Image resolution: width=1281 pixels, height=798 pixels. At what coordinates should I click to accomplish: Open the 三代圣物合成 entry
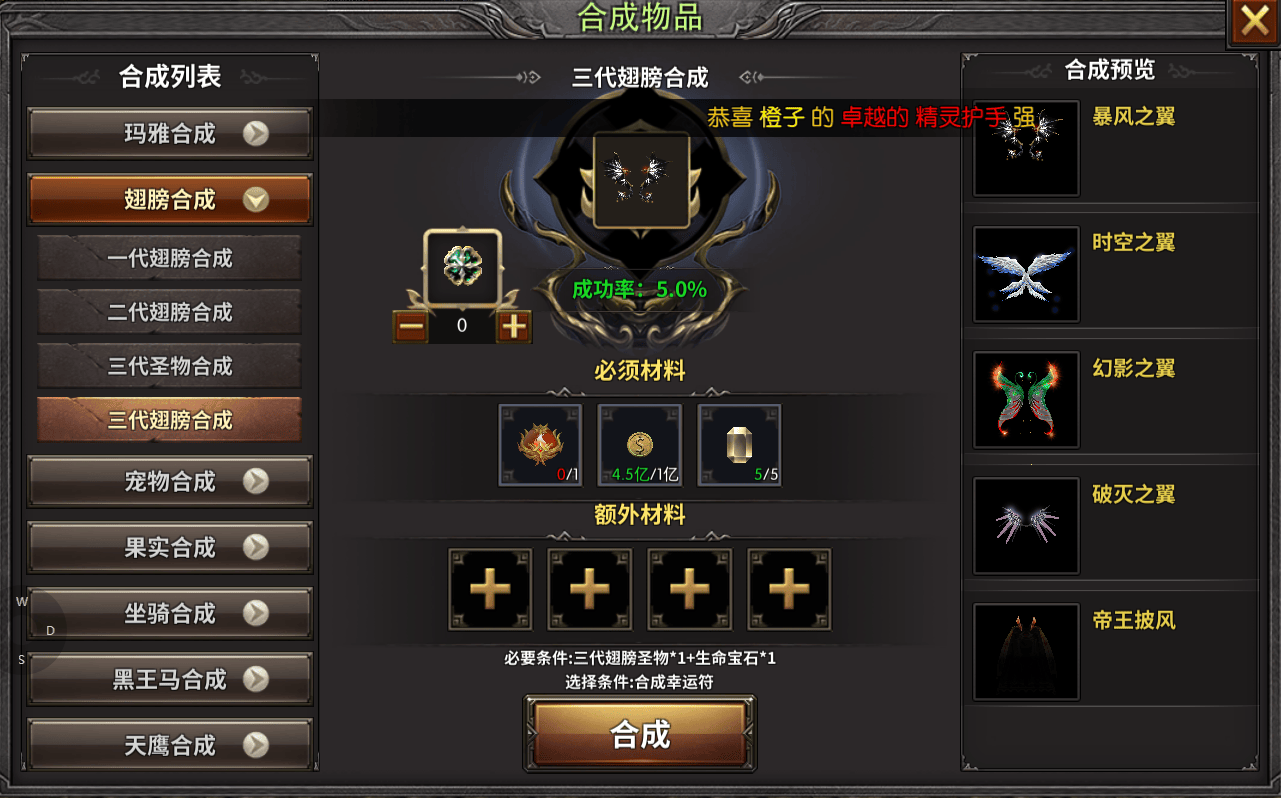point(169,366)
